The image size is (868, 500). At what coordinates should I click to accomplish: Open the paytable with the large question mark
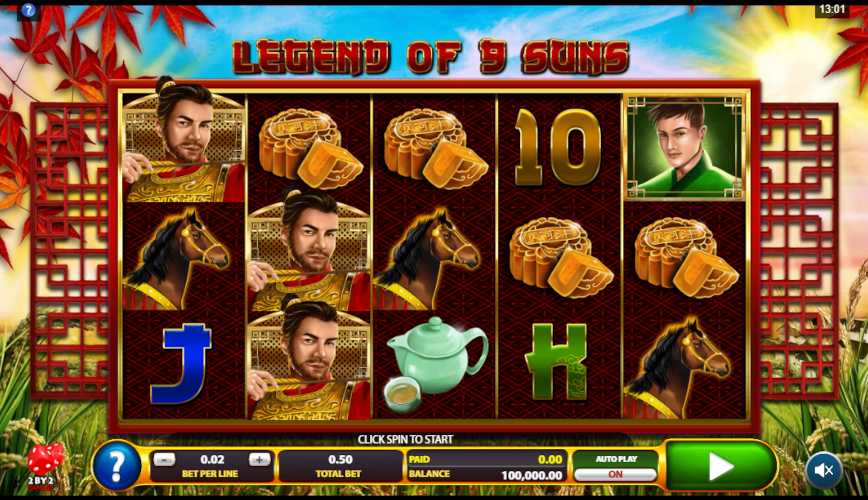coord(116,466)
